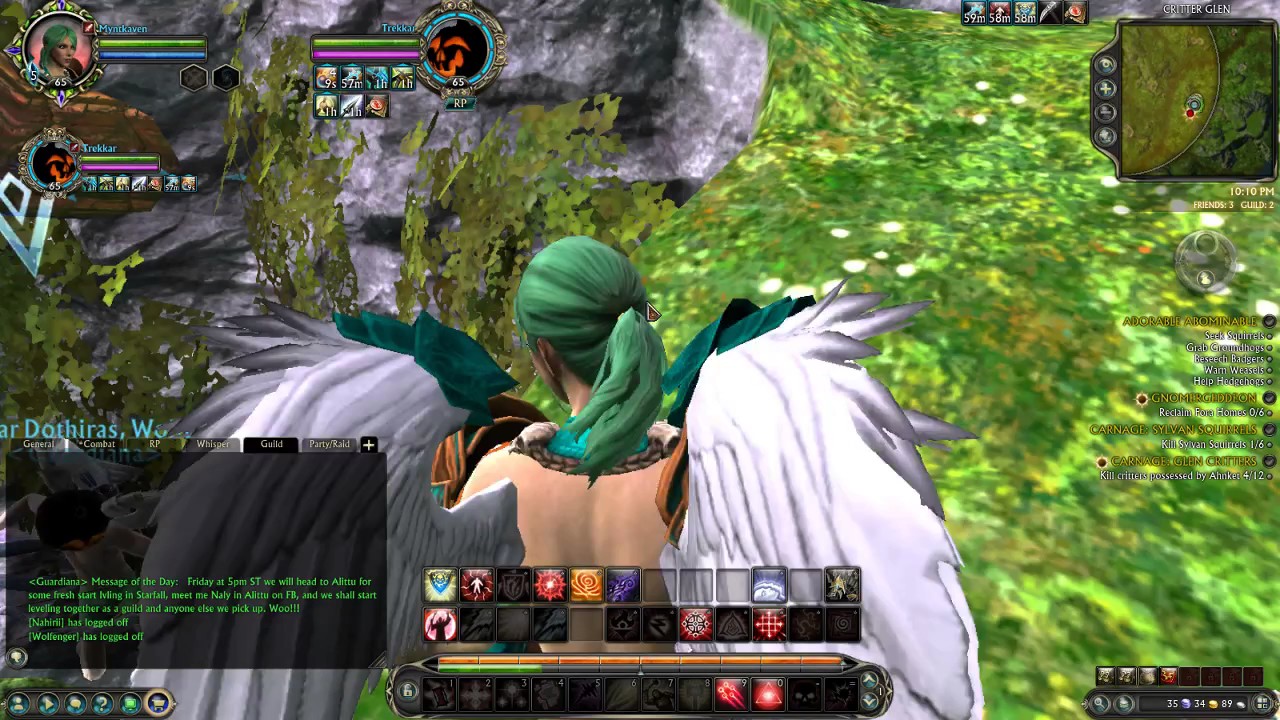This screenshot has height=720, width=1280.
Task: Use the three red streaks ability in slot 9
Action: [731, 692]
